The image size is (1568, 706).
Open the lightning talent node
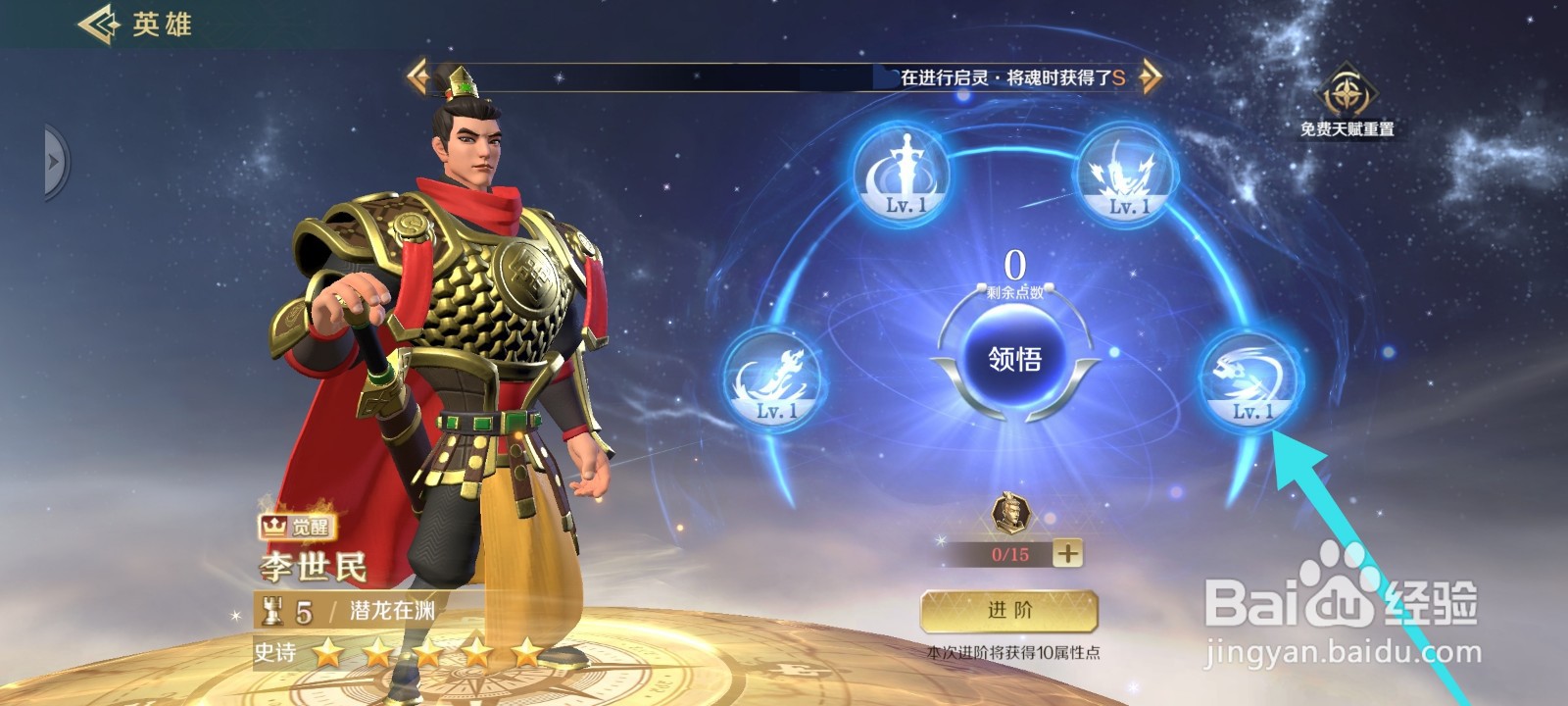[x=1129, y=176]
